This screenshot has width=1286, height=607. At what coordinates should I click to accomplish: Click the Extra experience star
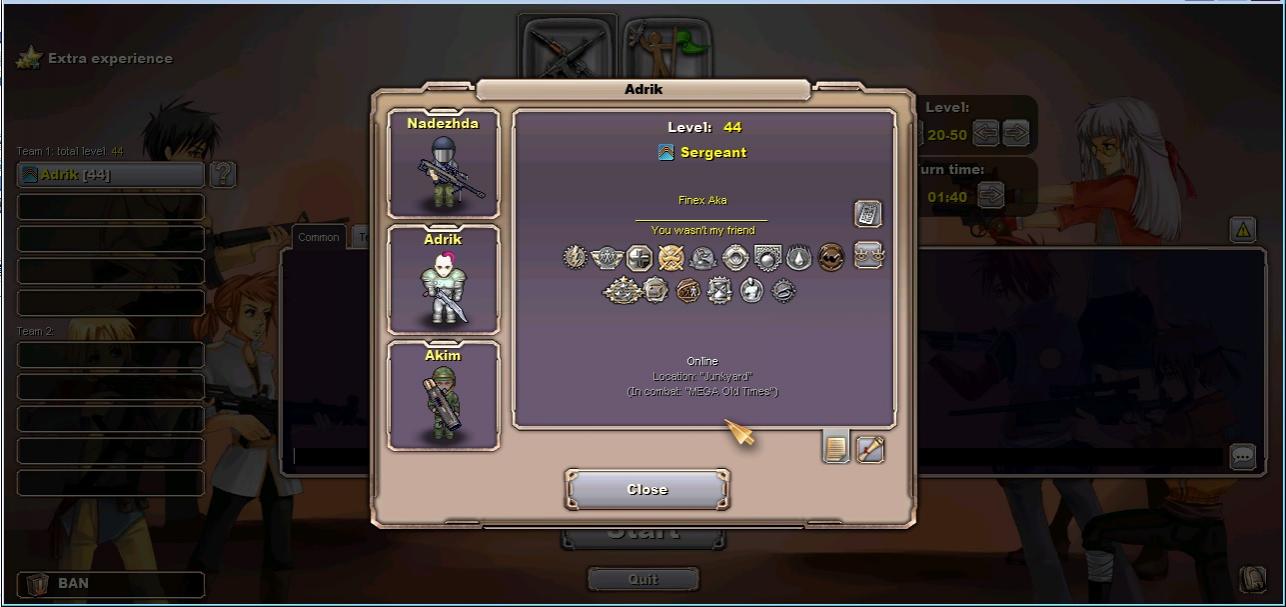29,58
